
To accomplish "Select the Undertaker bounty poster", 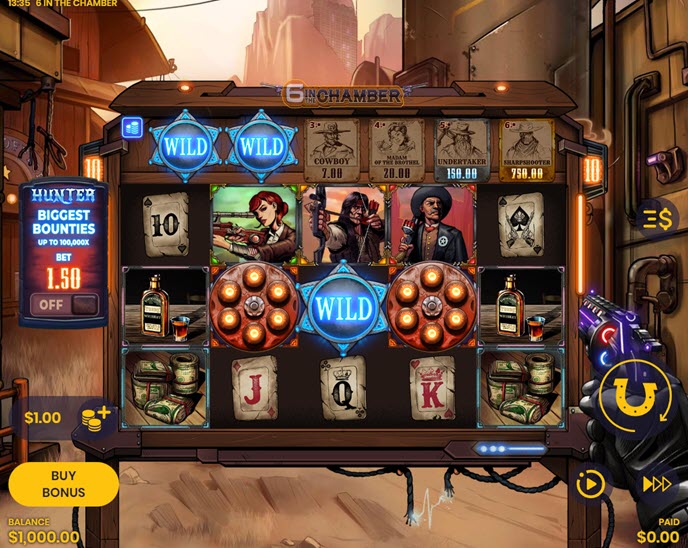I will 462,150.
